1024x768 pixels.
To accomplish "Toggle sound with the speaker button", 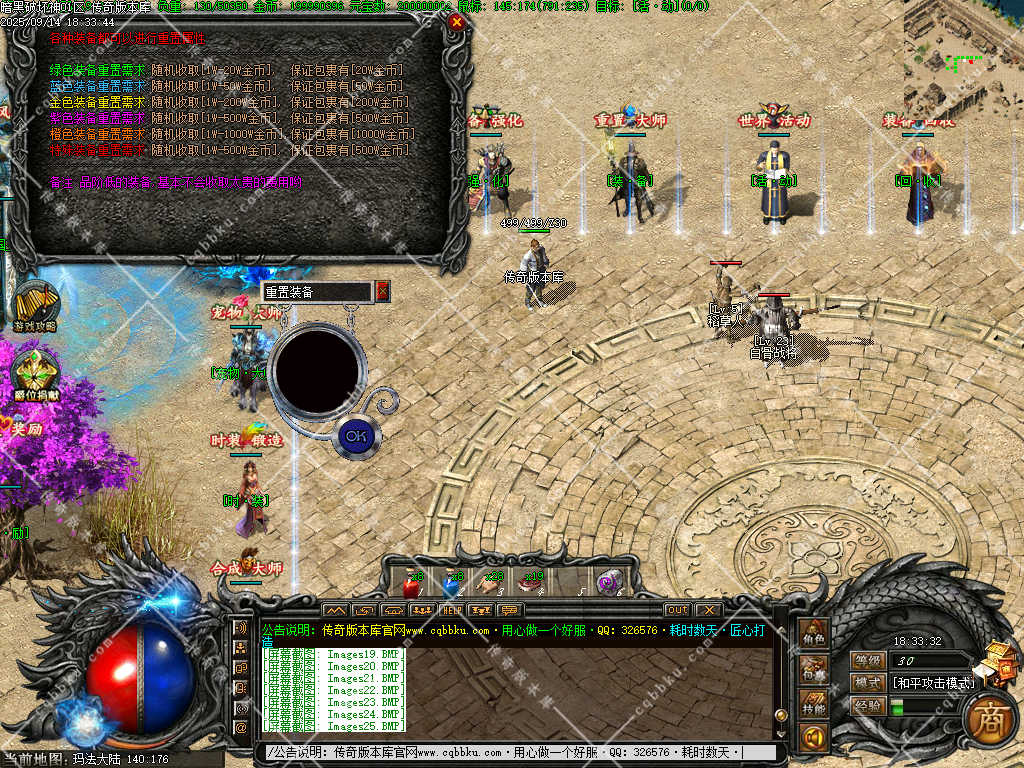I will (x=813, y=738).
